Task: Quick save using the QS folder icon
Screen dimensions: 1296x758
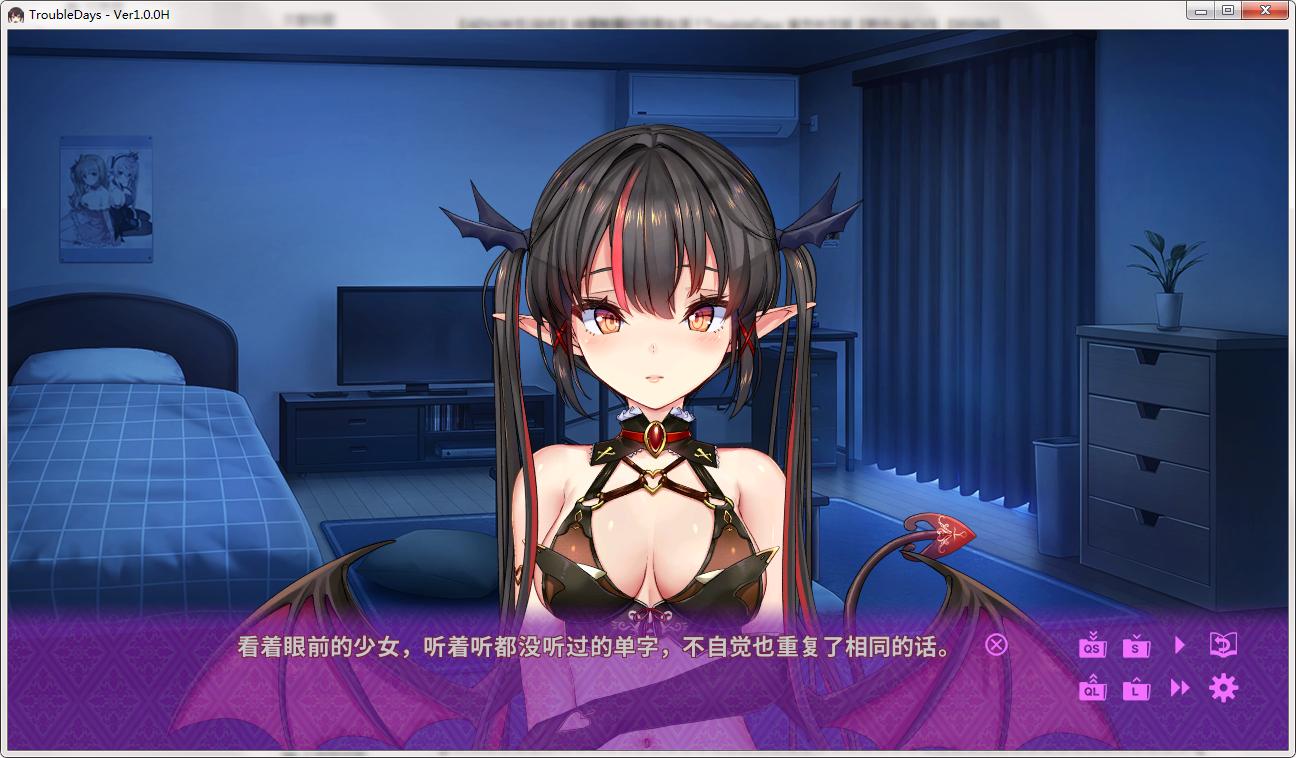Action: click(1091, 647)
